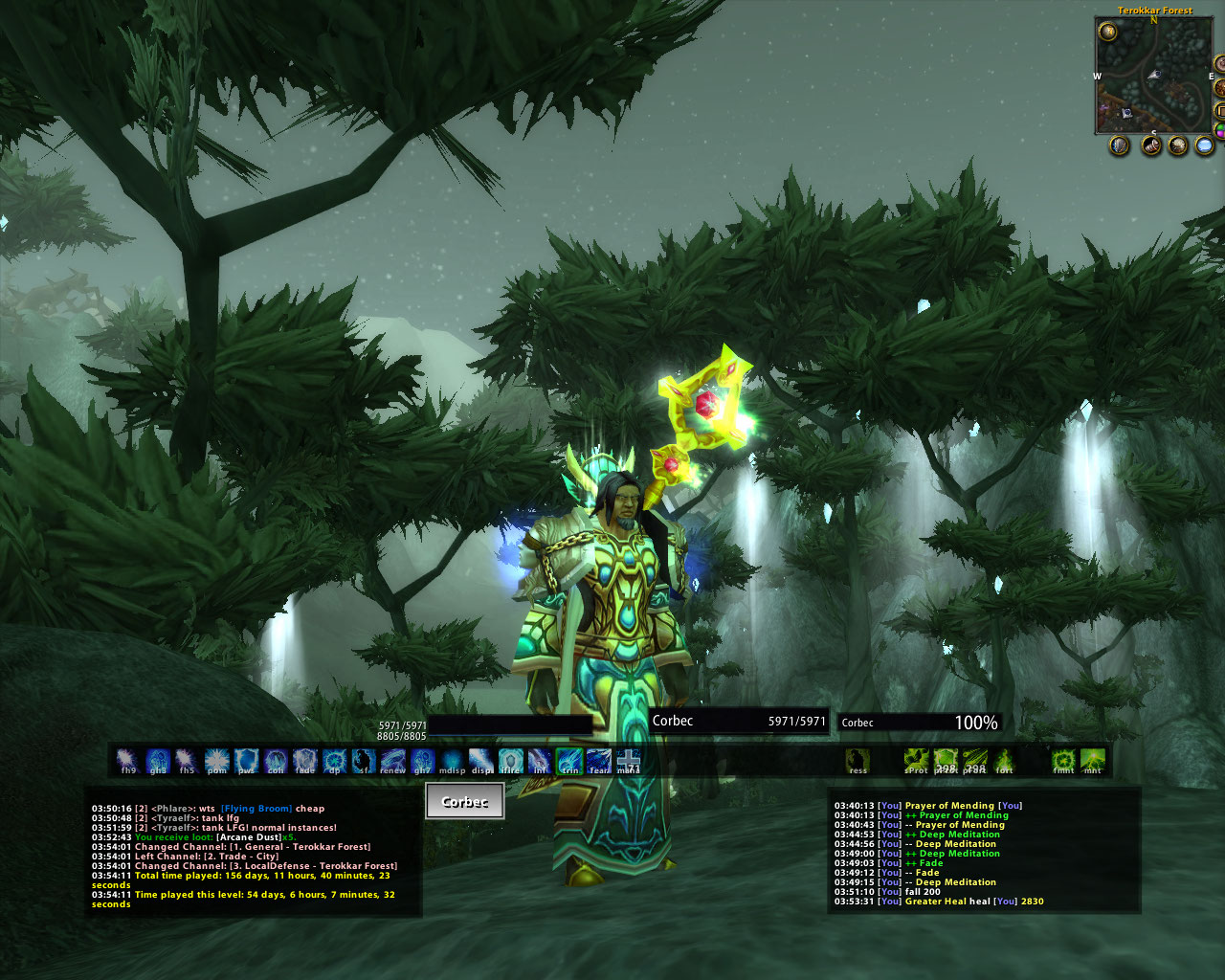Cast the fh9 Flash Heal spell

[x=128, y=761]
